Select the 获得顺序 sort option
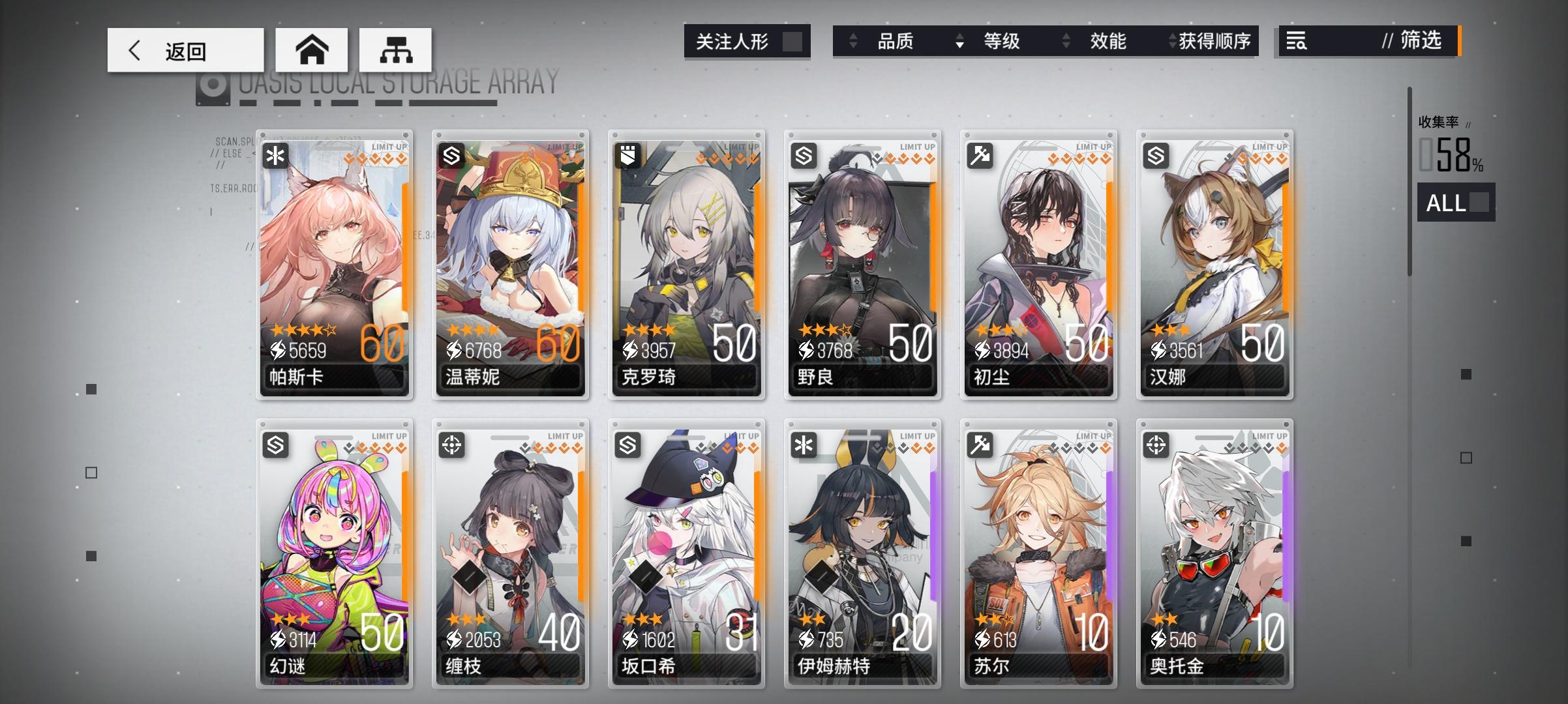Image resolution: width=1568 pixels, height=704 pixels. click(1213, 41)
